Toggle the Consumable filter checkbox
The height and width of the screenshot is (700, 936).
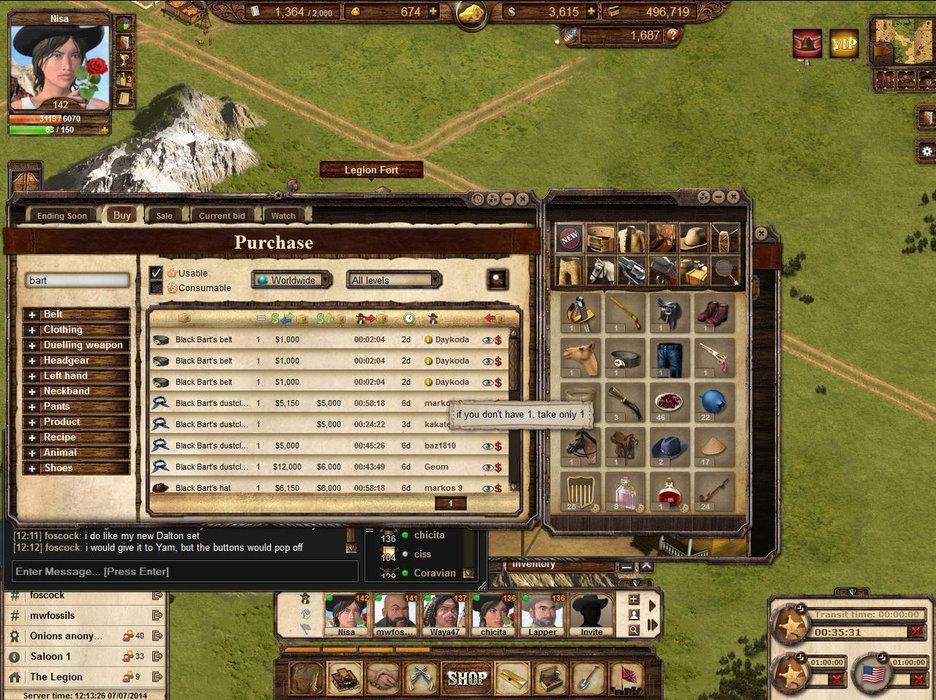tap(156, 288)
